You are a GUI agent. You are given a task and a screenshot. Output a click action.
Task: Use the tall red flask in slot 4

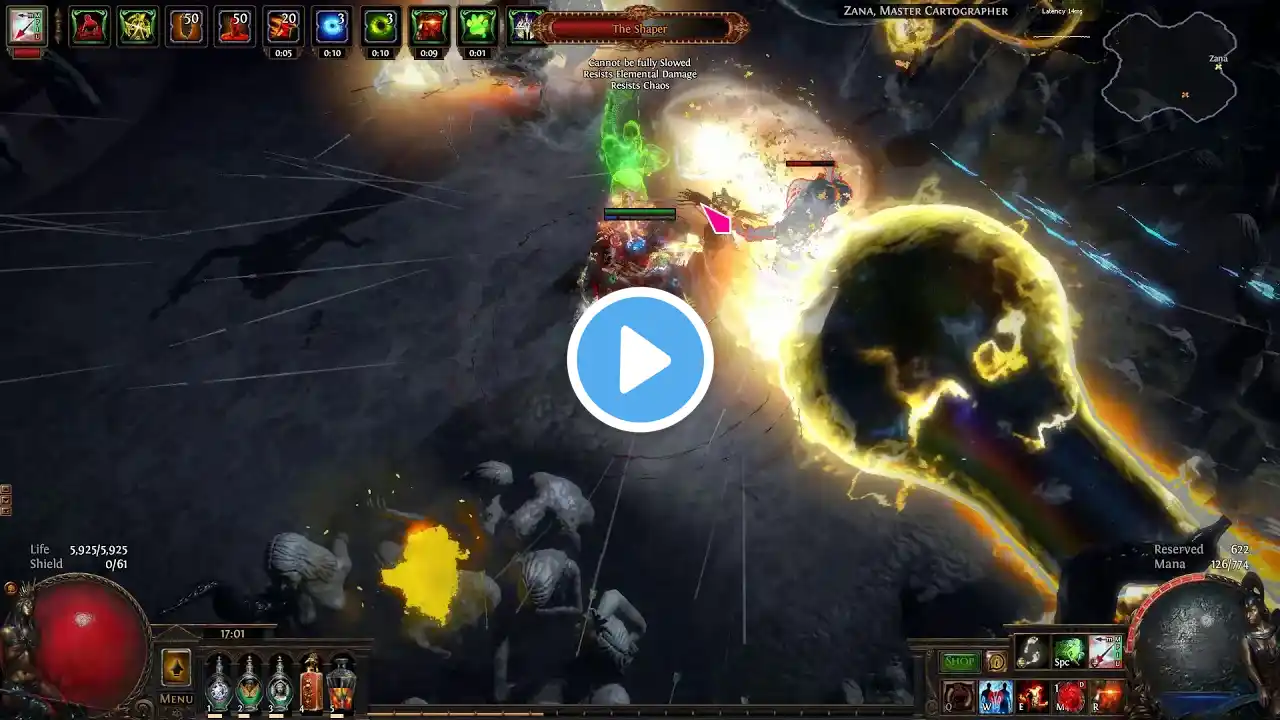click(x=311, y=684)
